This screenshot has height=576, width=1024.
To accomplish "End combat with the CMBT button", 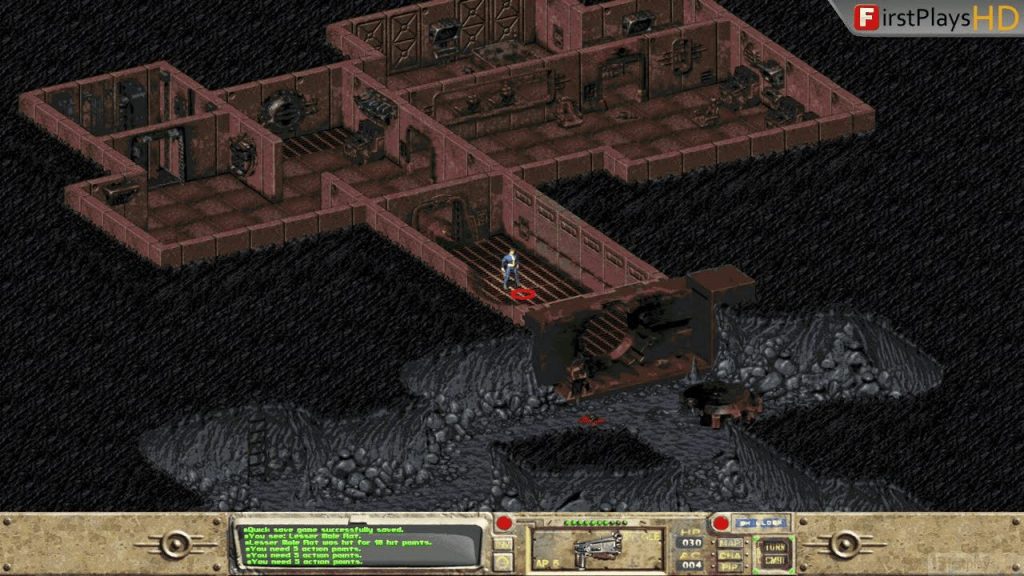I will tap(775, 559).
